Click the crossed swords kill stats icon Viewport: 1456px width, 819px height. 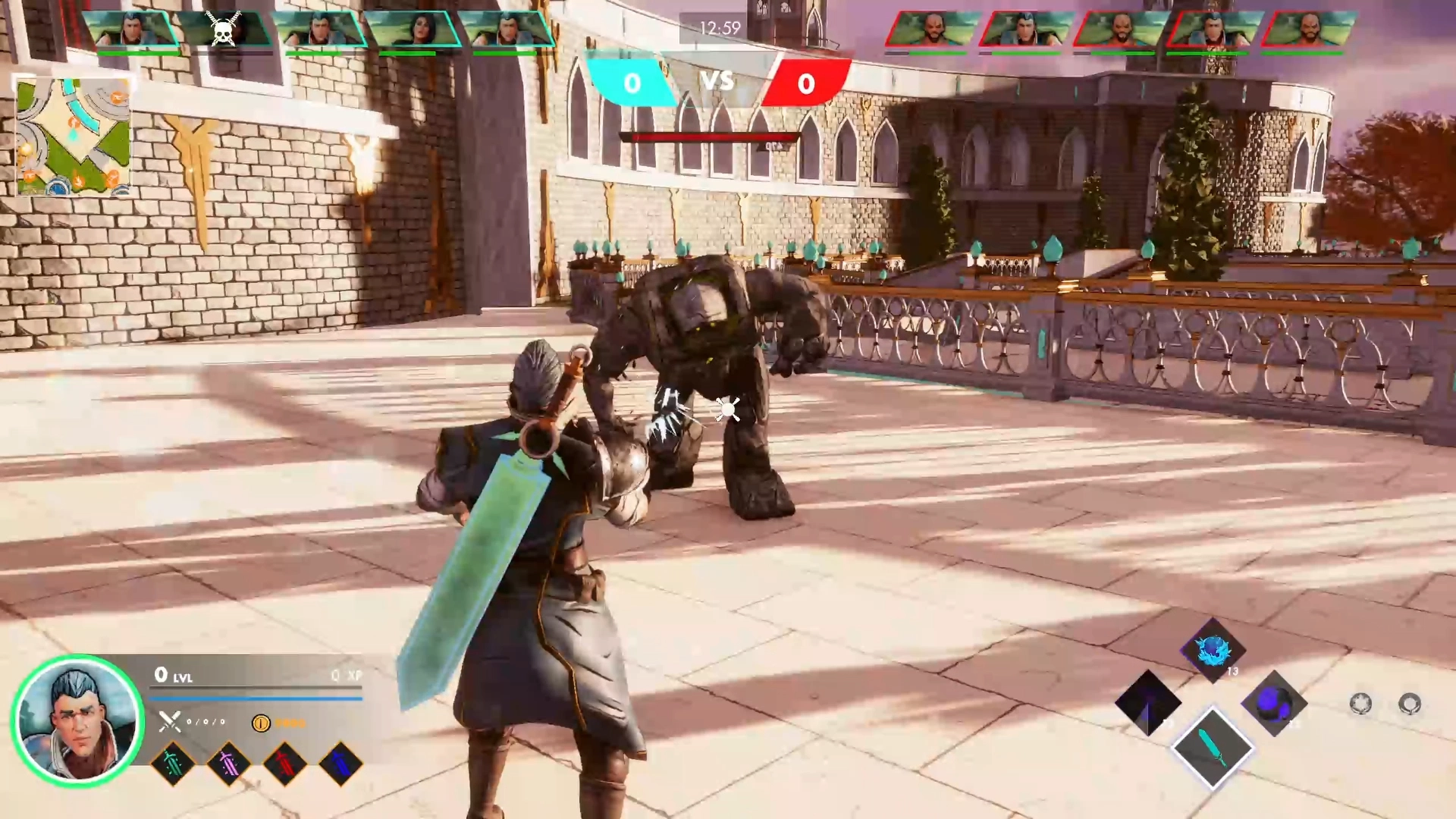[170, 721]
